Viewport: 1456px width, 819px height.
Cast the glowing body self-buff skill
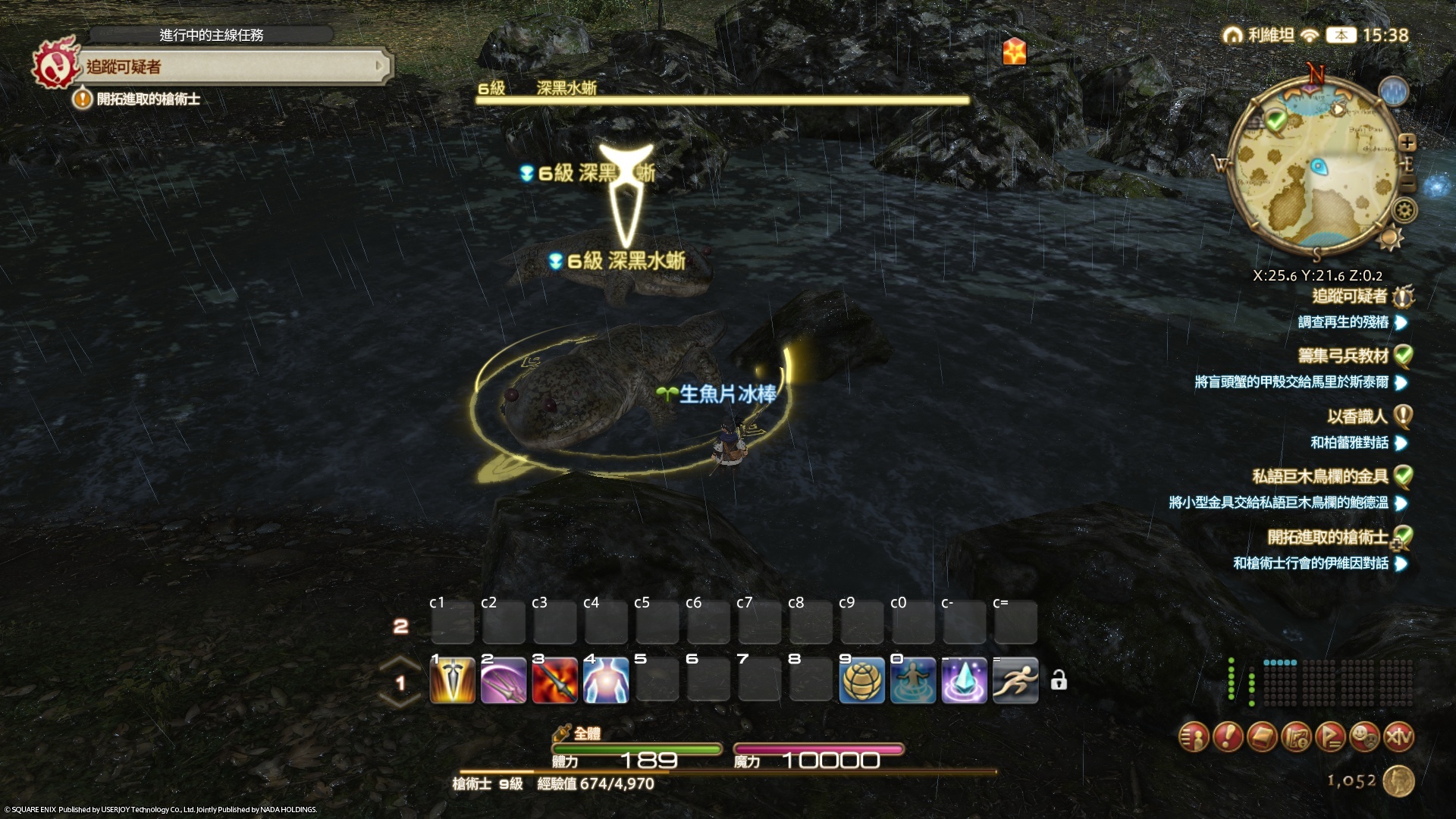click(x=606, y=680)
